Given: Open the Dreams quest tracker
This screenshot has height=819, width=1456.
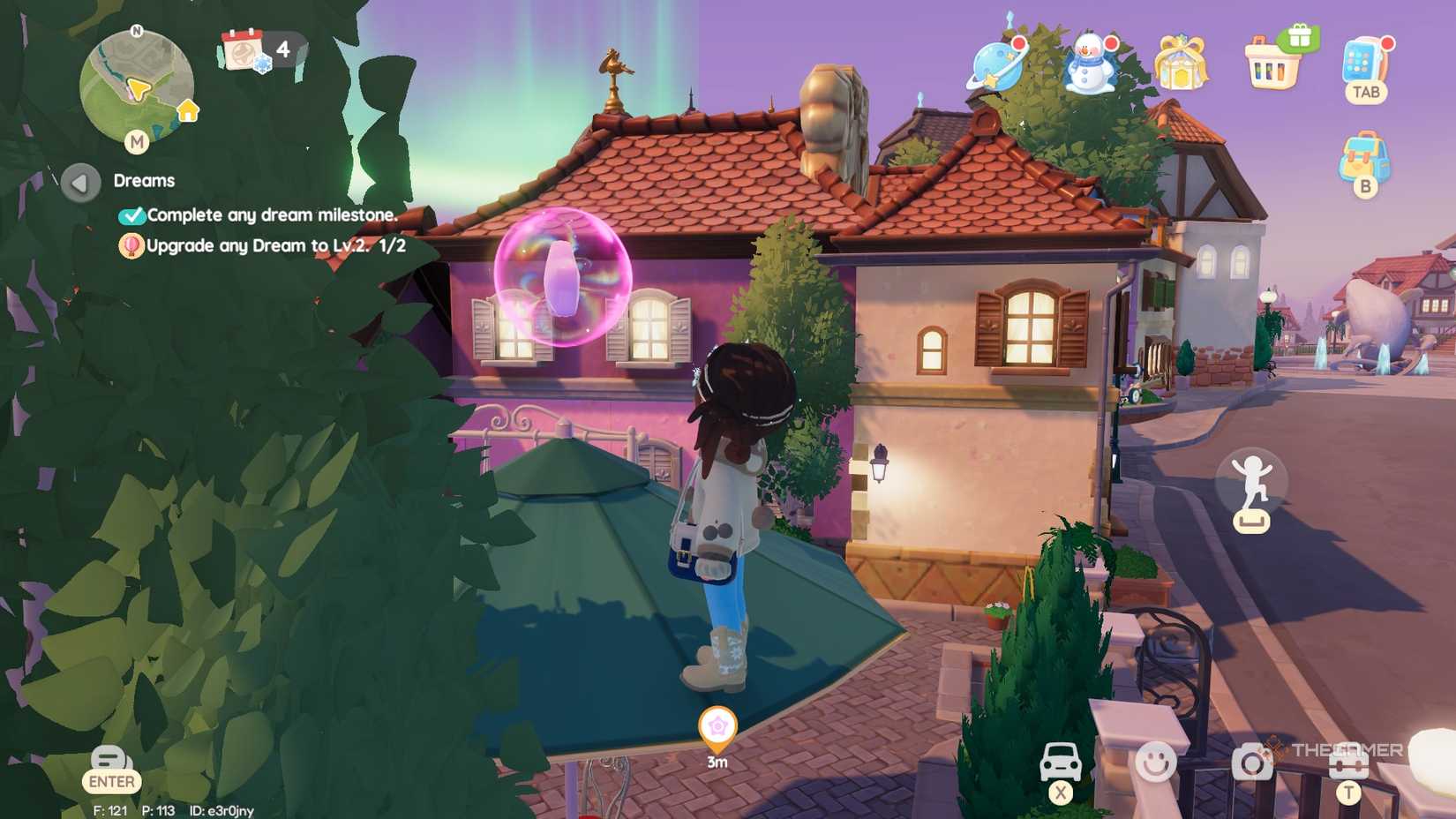Looking at the screenshot, I should pyautogui.click(x=144, y=180).
